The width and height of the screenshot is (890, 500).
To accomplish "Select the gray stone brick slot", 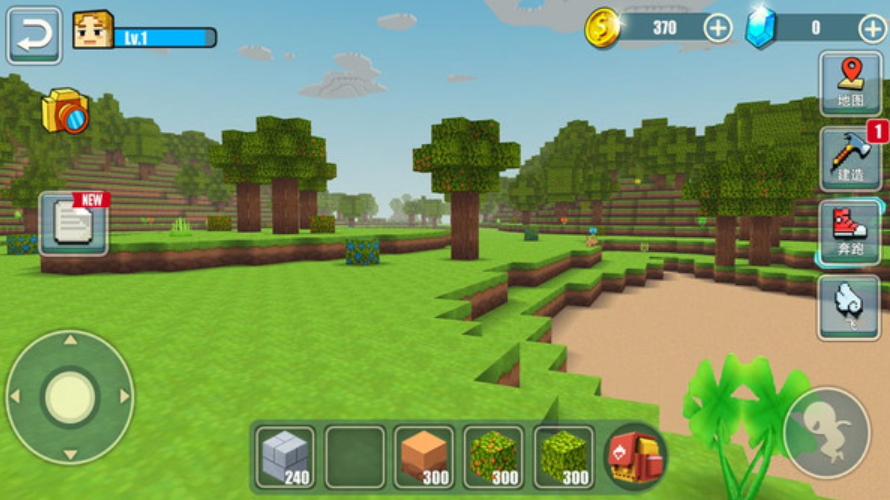I will (x=285, y=457).
